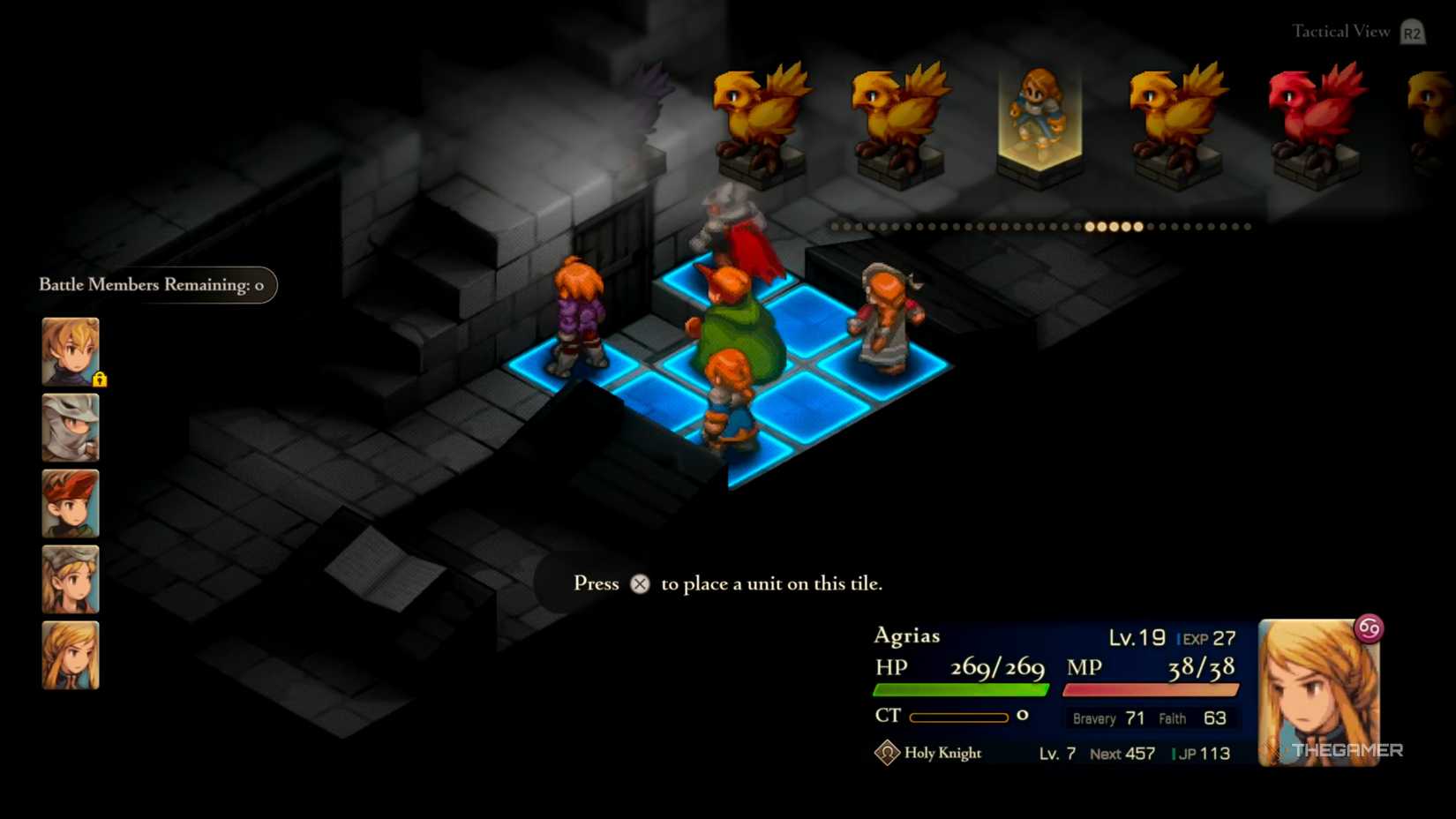The image size is (1456, 819).
Task: Click the R2 button icon beside Tactical View
Action: (x=1410, y=31)
